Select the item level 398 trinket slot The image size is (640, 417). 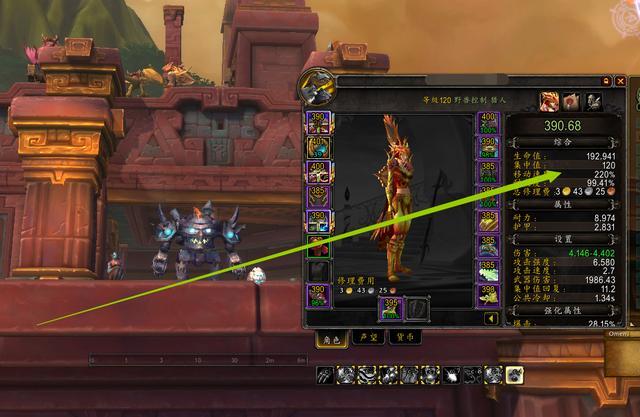pos(489,295)
